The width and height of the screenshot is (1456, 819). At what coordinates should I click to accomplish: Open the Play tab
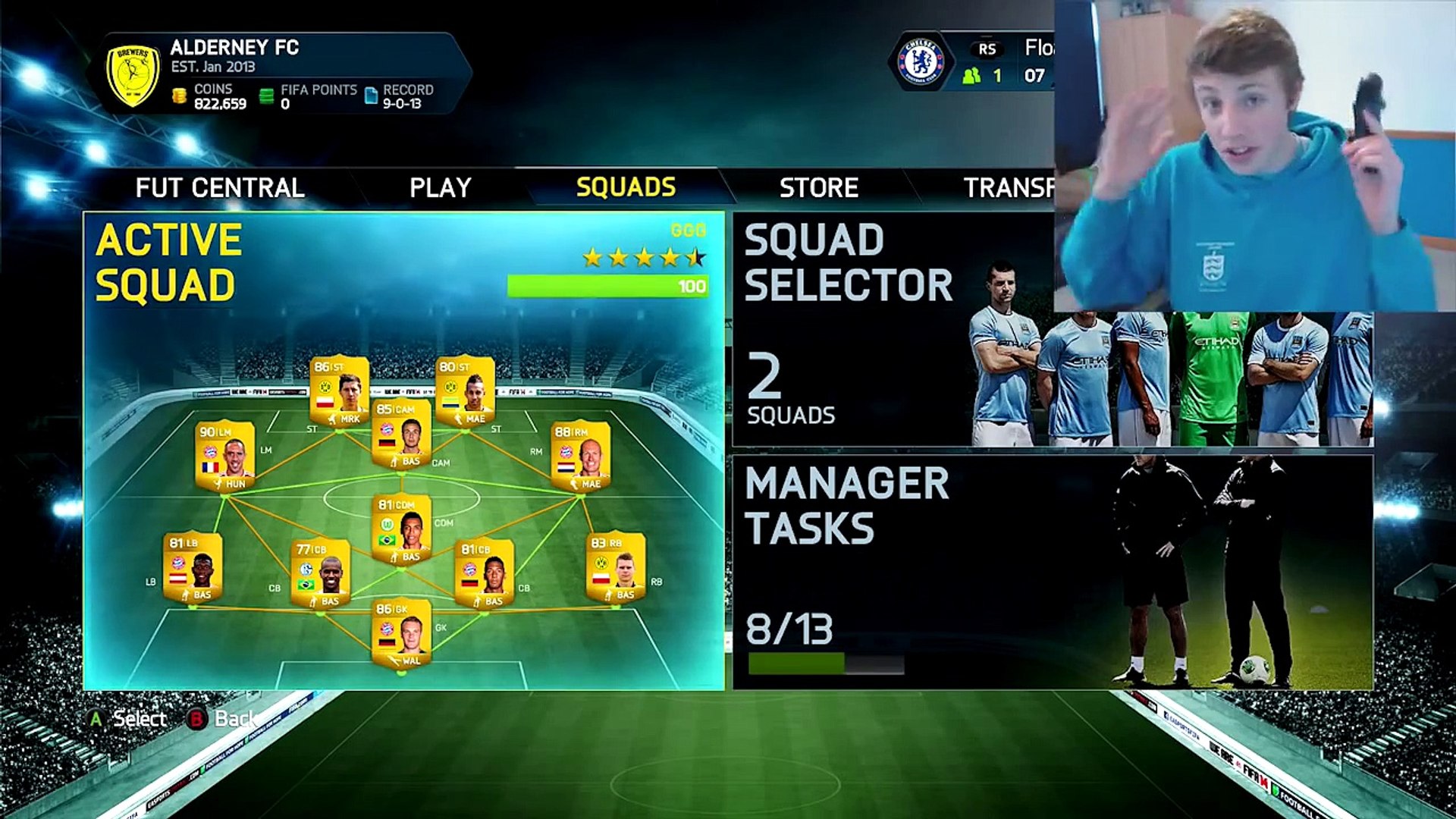coord(441,187)
